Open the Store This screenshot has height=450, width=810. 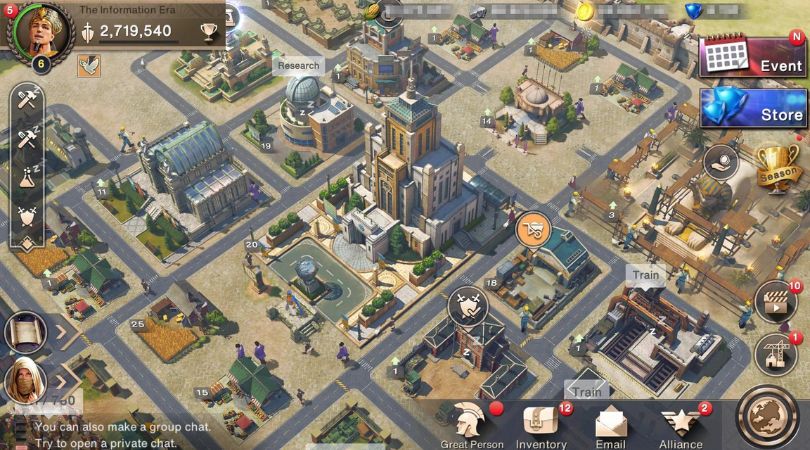(751, 108)
